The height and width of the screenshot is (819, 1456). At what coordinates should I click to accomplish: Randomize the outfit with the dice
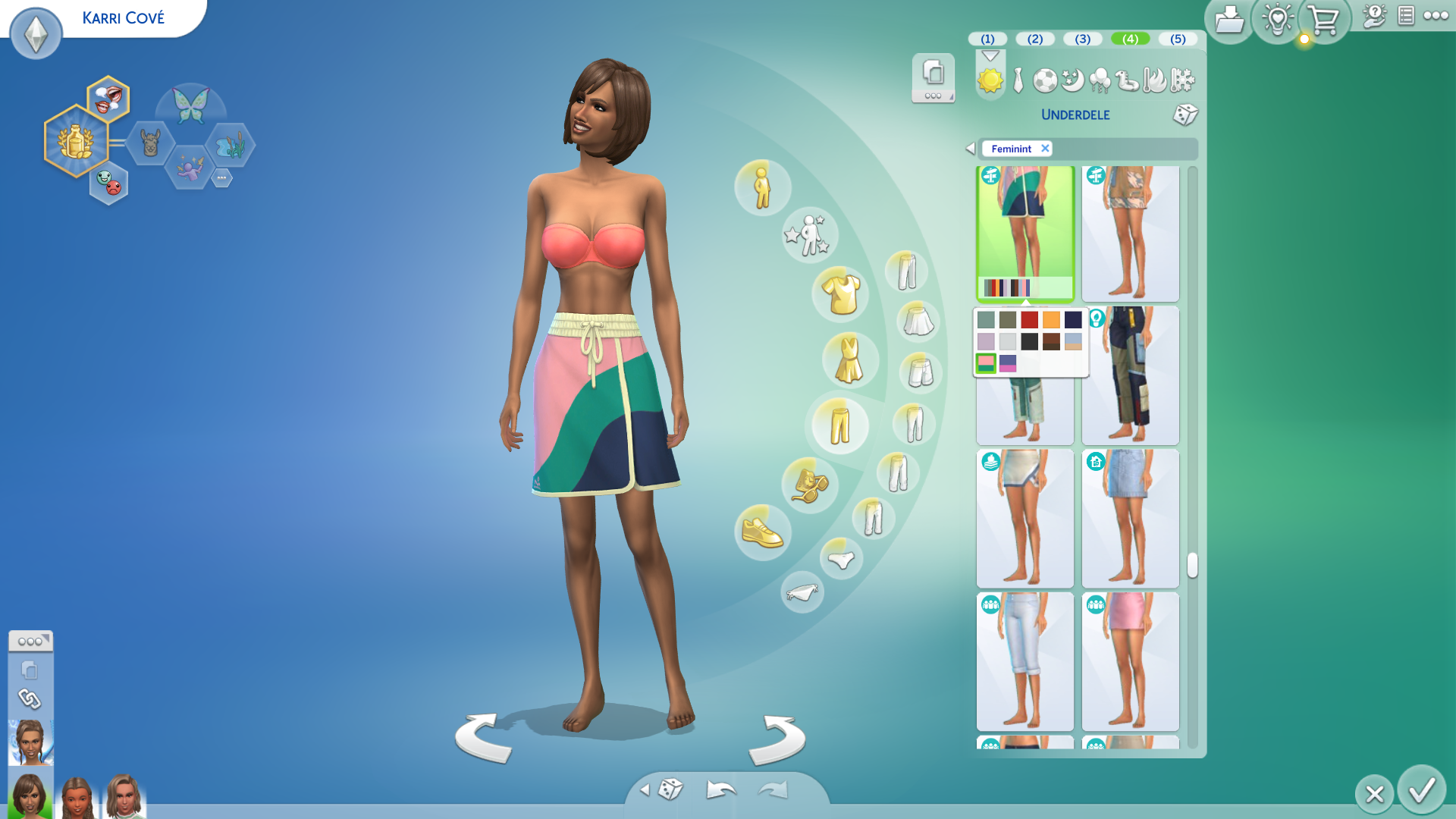coord(1185,115)
